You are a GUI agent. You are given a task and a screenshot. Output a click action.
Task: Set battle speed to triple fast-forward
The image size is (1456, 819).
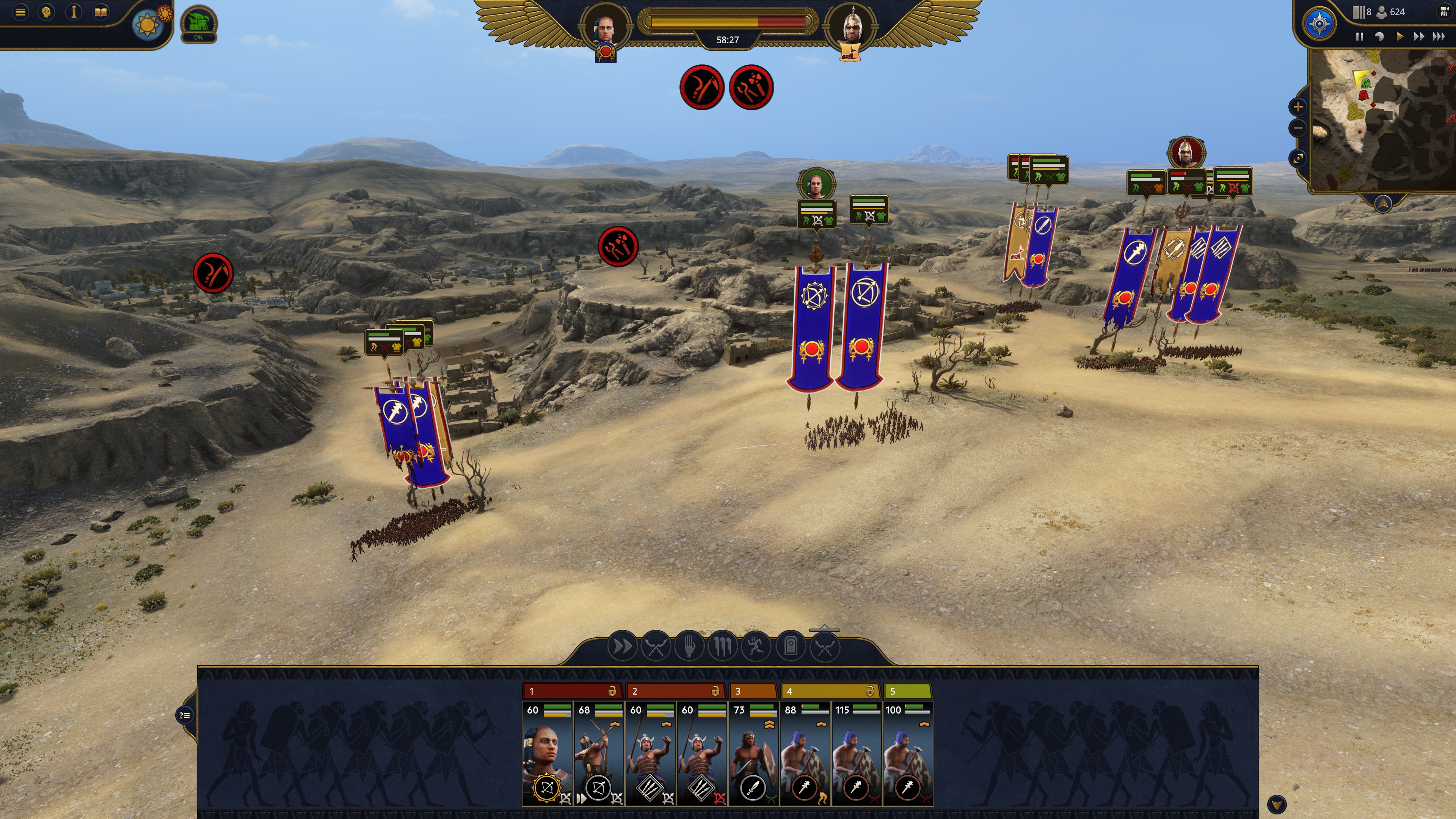[1439, 37]
